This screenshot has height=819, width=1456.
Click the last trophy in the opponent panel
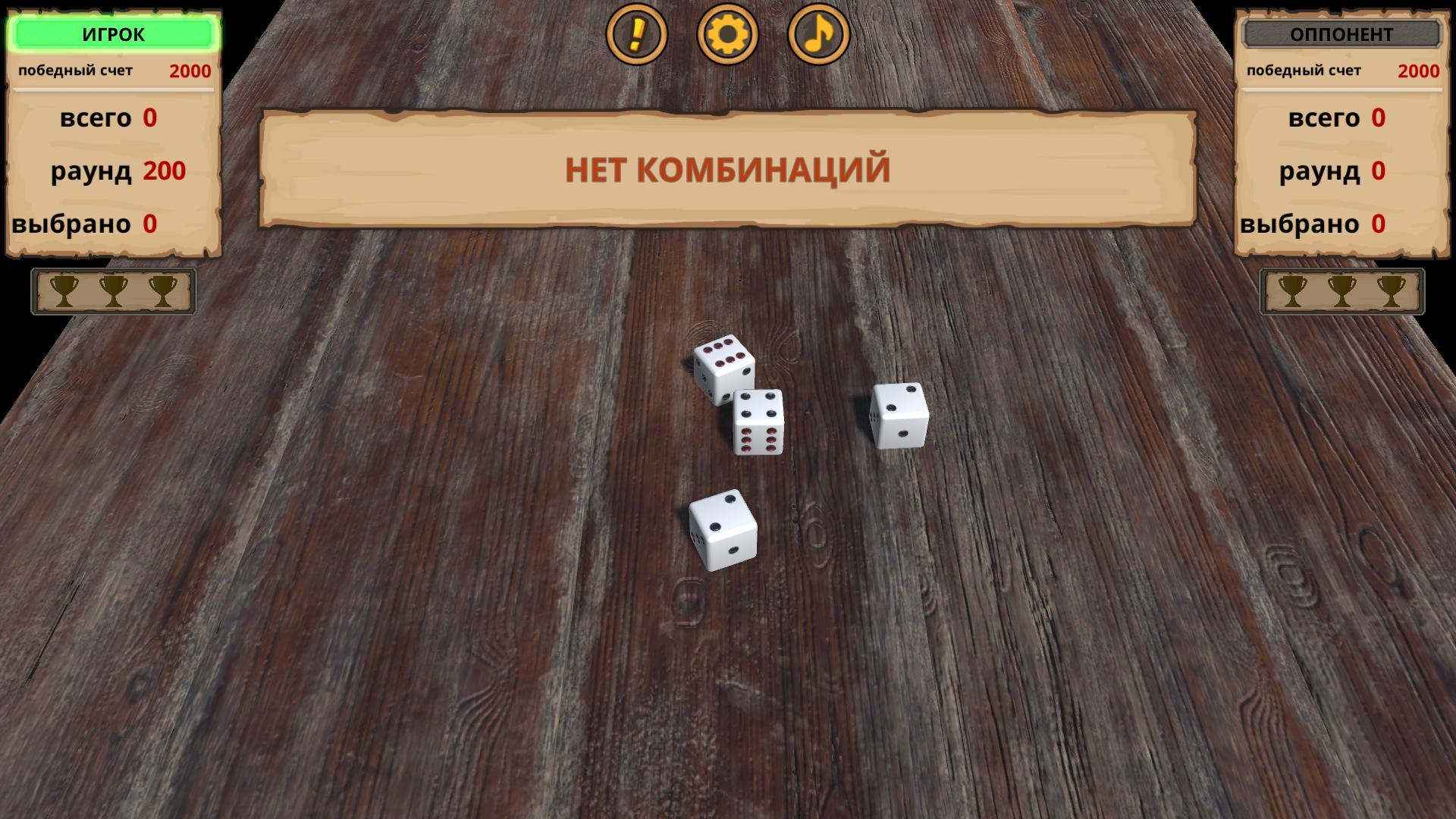coord(1392,292)
